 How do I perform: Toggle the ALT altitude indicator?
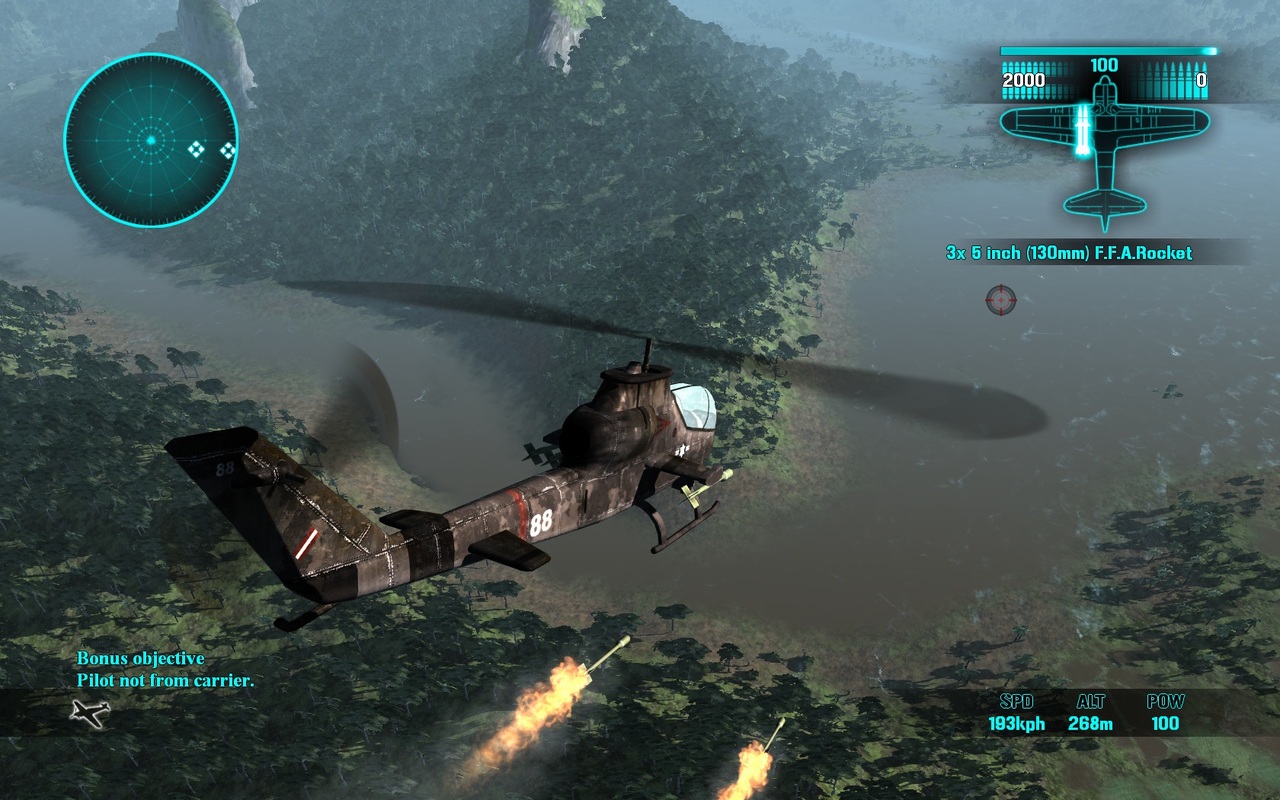click(1092, 703)
